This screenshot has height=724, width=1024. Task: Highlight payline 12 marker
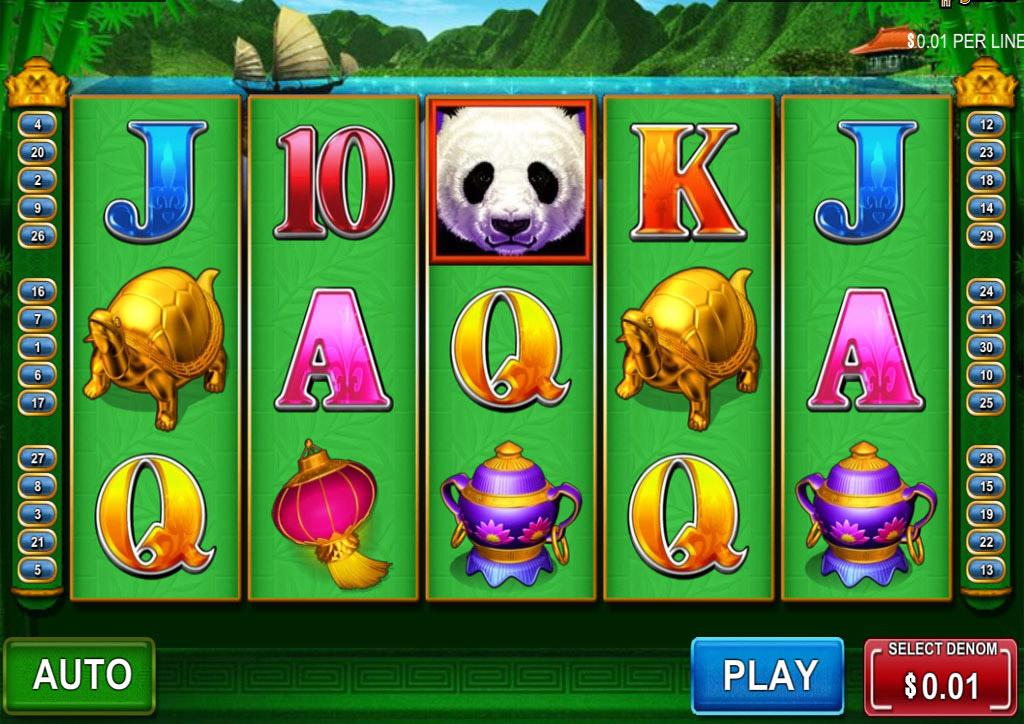pos(986,125)
